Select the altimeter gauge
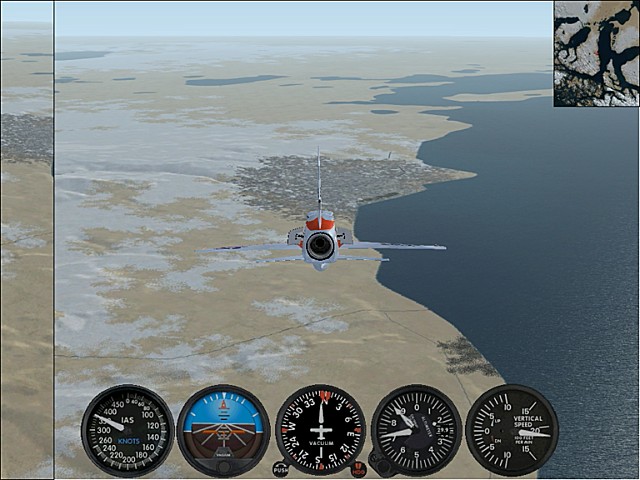This screenshot has height=480, width=640. tap(416, 430)
